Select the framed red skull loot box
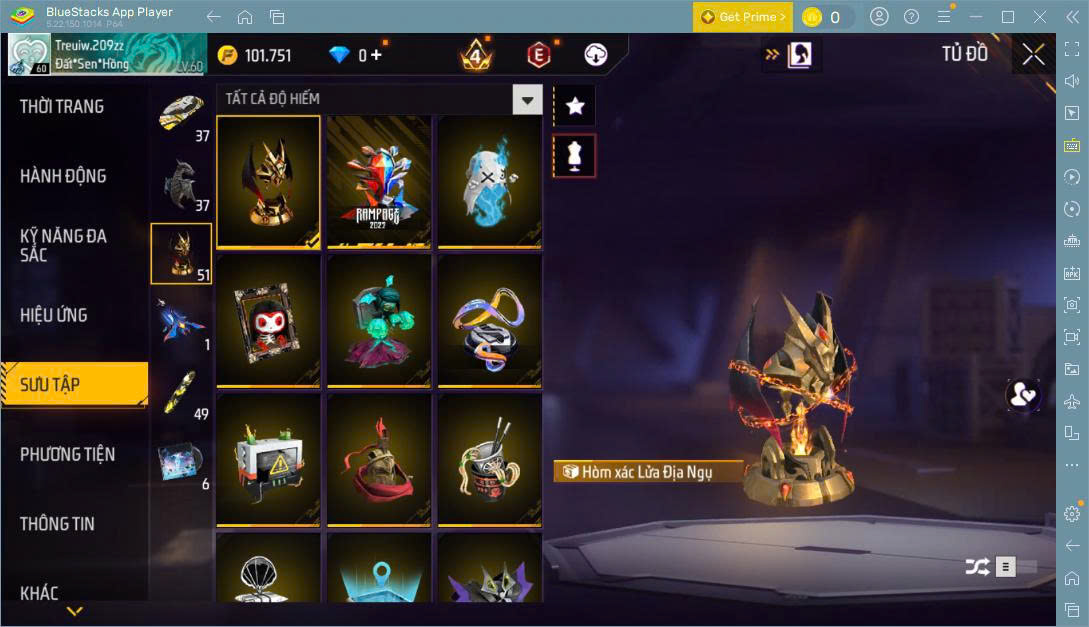 (268, 320)
